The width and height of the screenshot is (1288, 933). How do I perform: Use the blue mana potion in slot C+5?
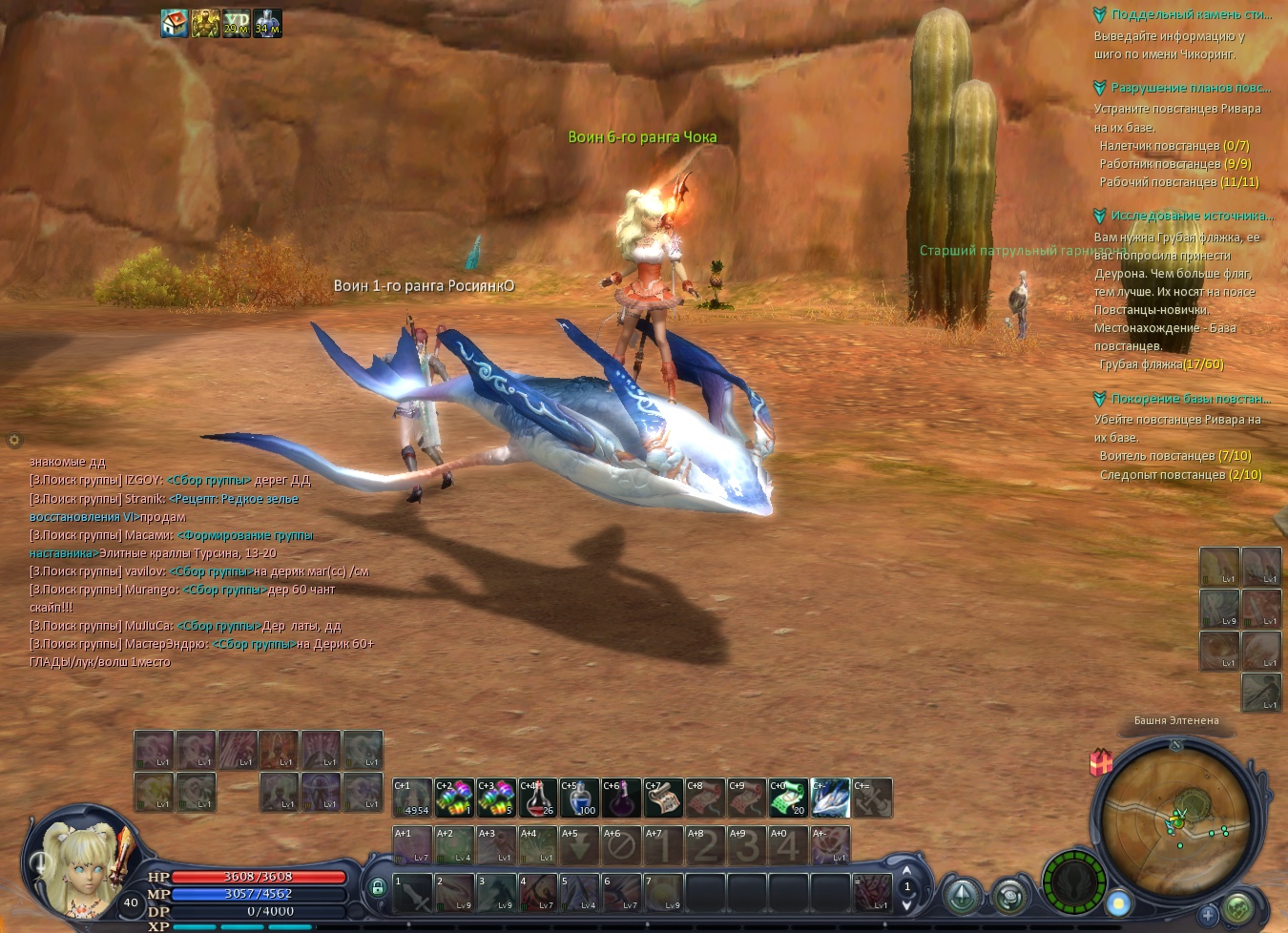click(579, 798)
